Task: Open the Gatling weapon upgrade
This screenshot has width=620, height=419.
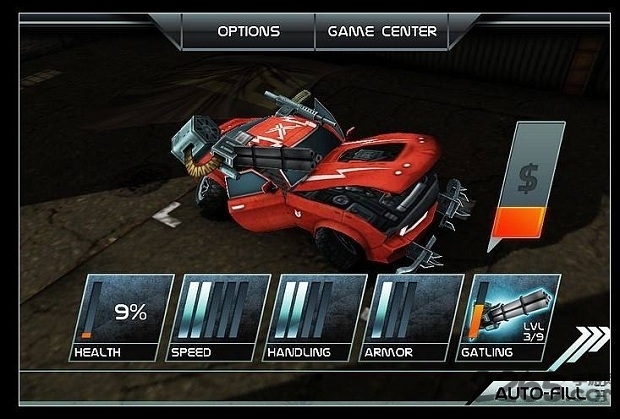Action: coord(510,317)
